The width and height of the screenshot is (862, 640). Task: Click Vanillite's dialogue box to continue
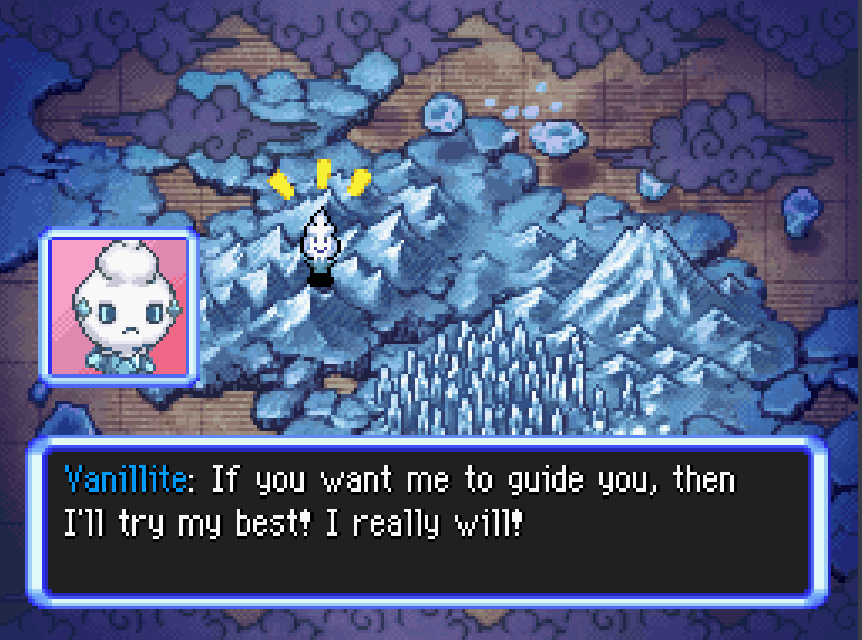[x=430, y=521]
